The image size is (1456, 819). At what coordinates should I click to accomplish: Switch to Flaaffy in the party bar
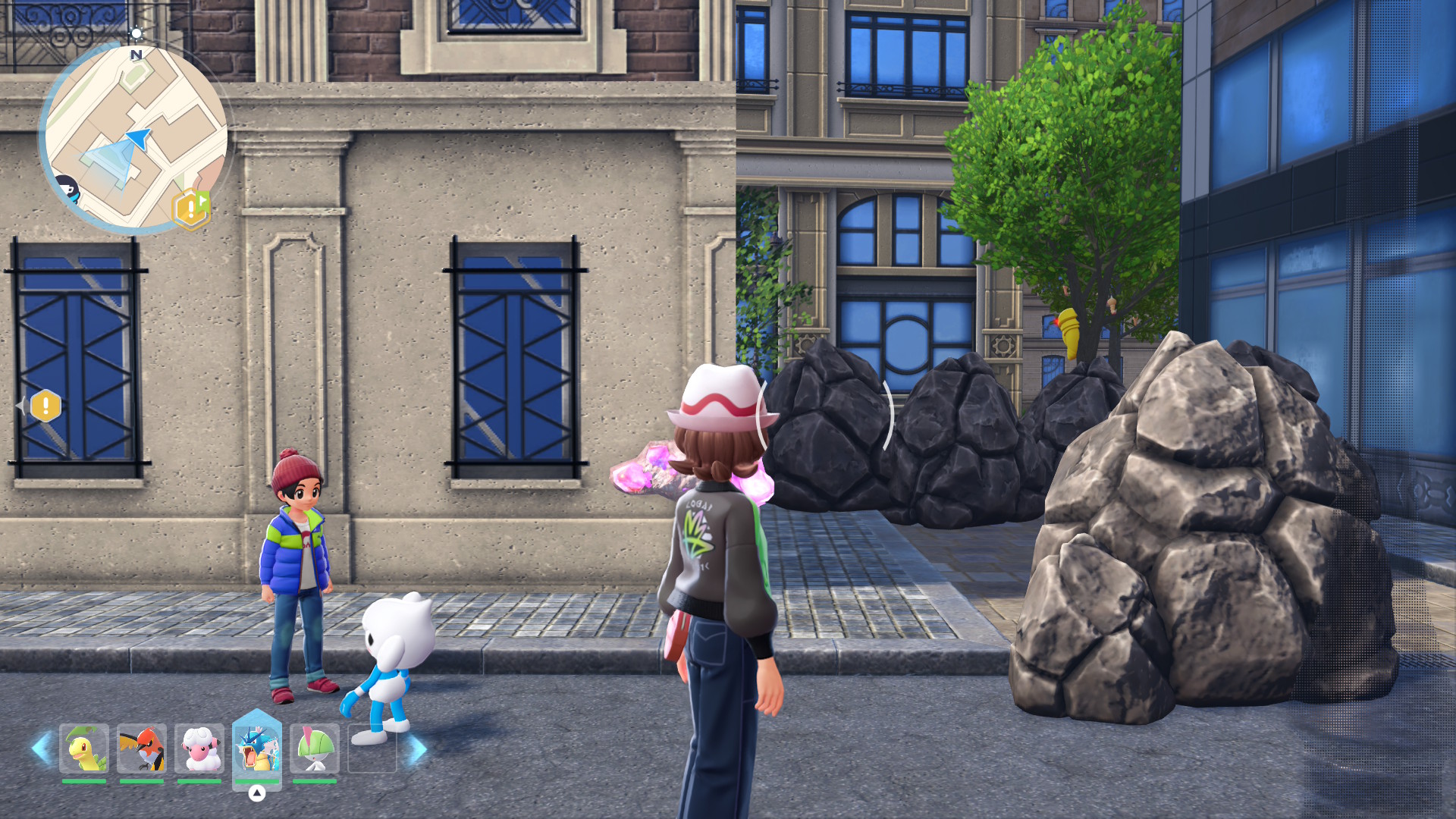(199, 748)
